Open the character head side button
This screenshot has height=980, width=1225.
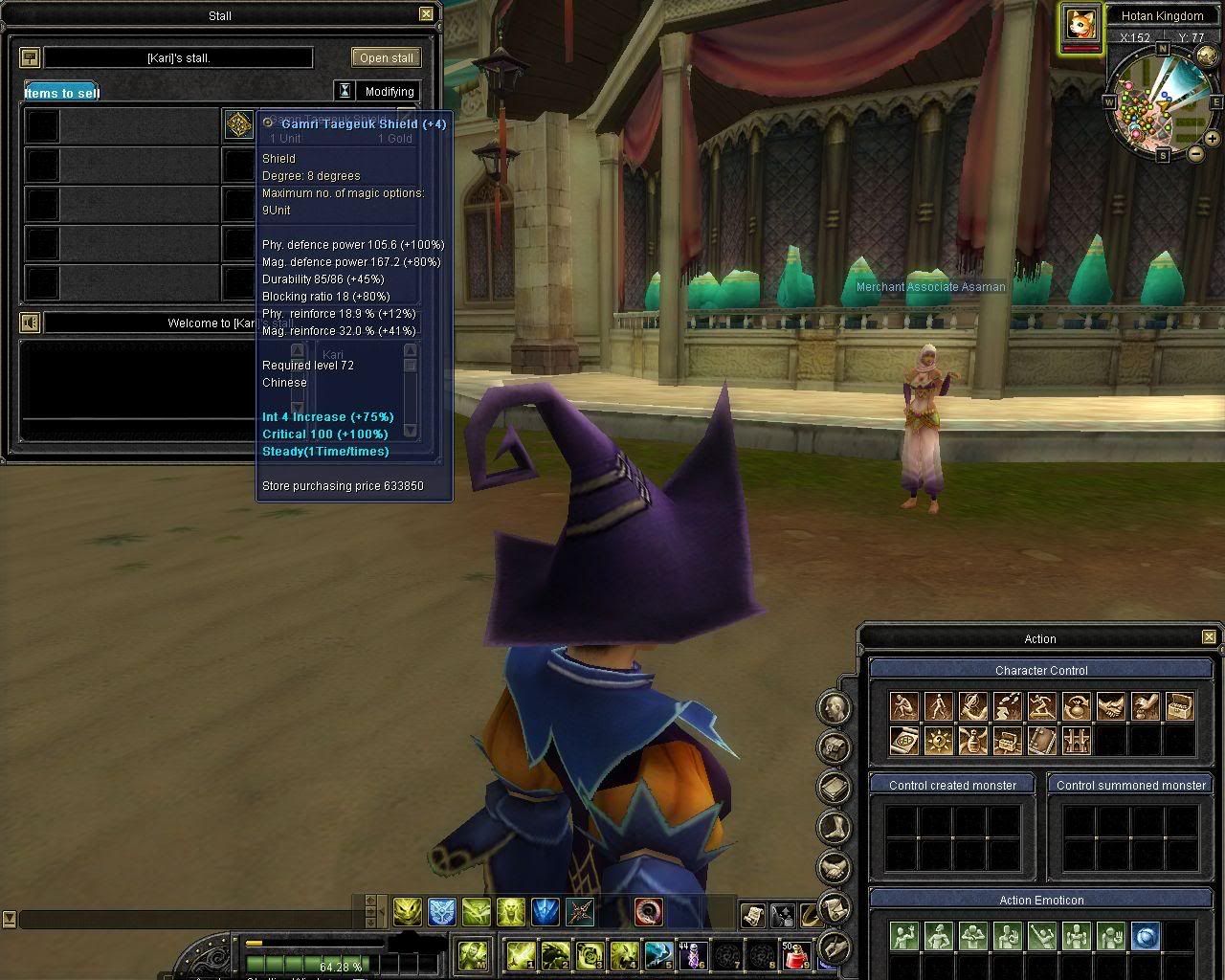[x=835, y=708]
